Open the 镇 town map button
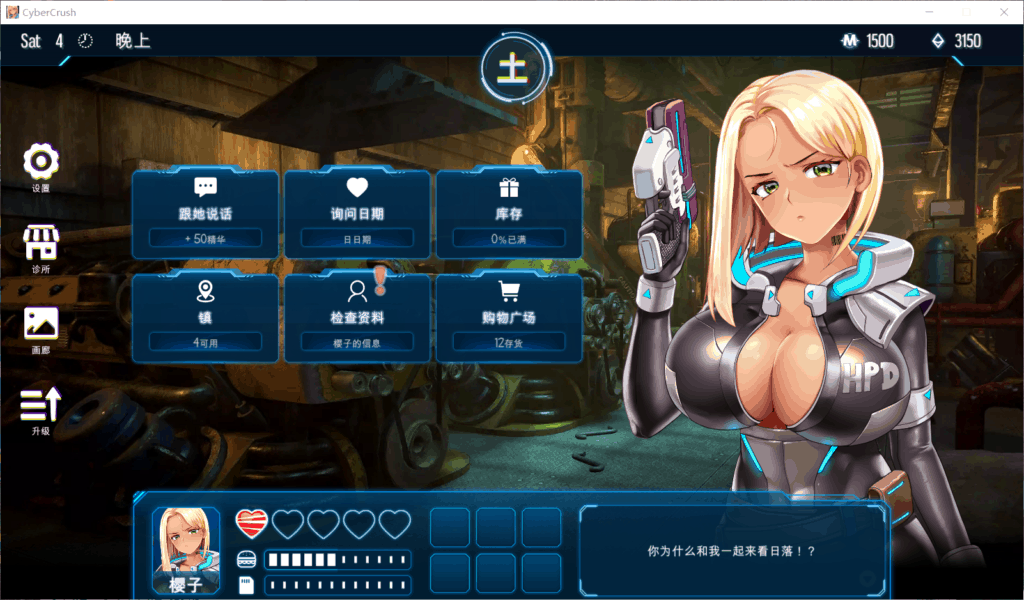The image size is (1024, 600). pos(205,315)
